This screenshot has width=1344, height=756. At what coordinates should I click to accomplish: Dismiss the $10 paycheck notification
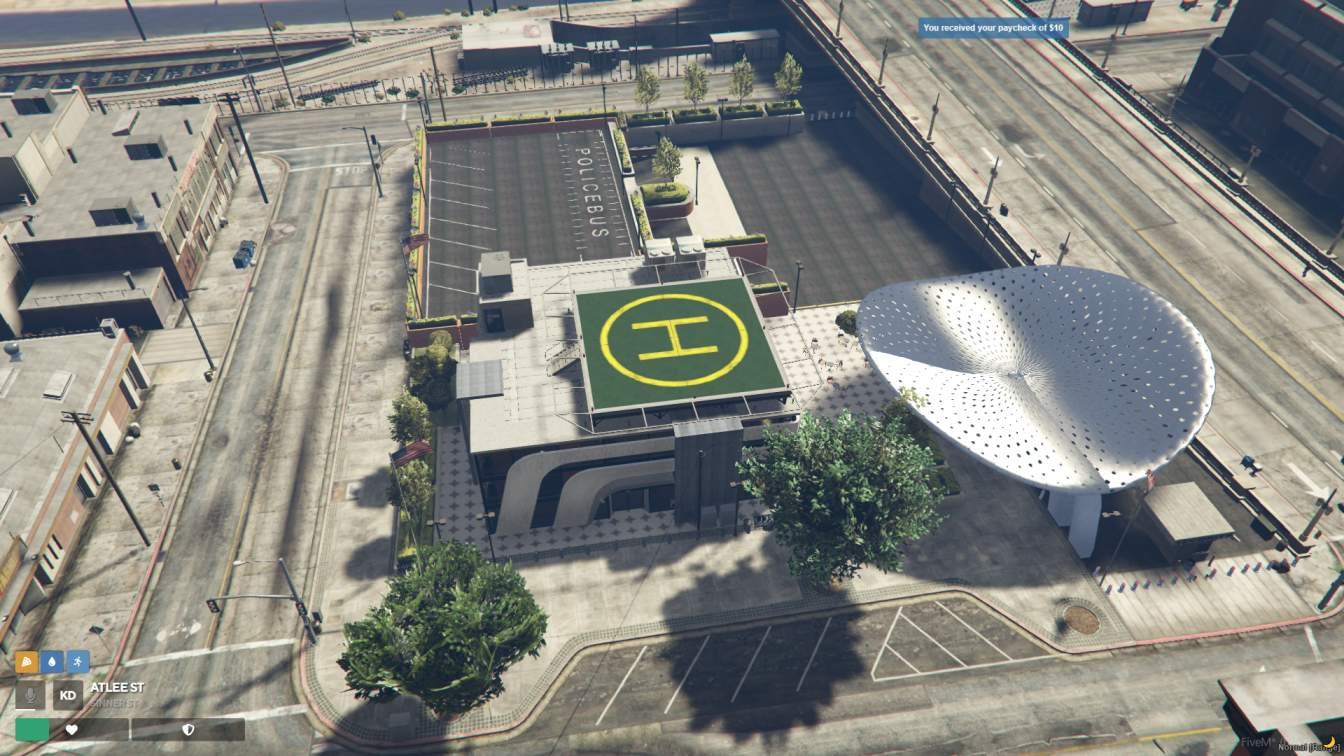[x=993, y=28]
